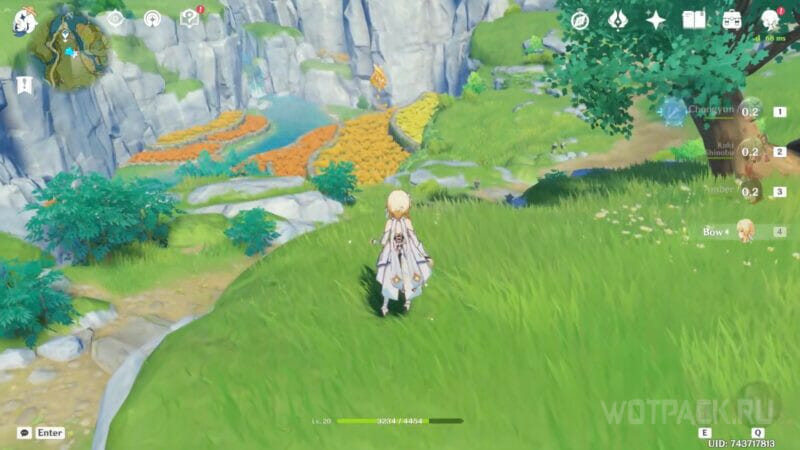Open the Paimon menu
Viewport: 800px width, 450px height.
22,21
